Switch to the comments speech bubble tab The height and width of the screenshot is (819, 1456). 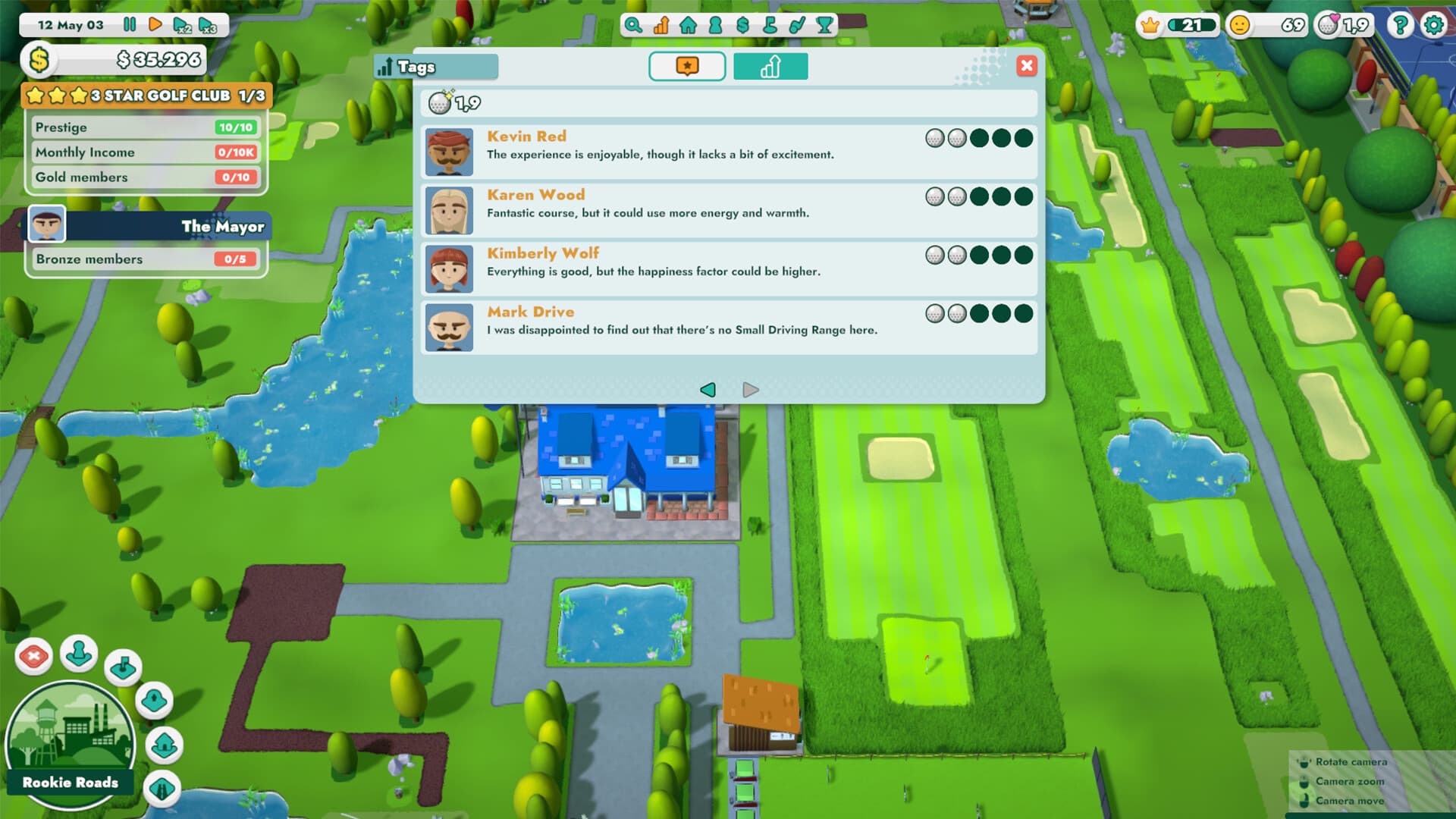pos(686,67)
